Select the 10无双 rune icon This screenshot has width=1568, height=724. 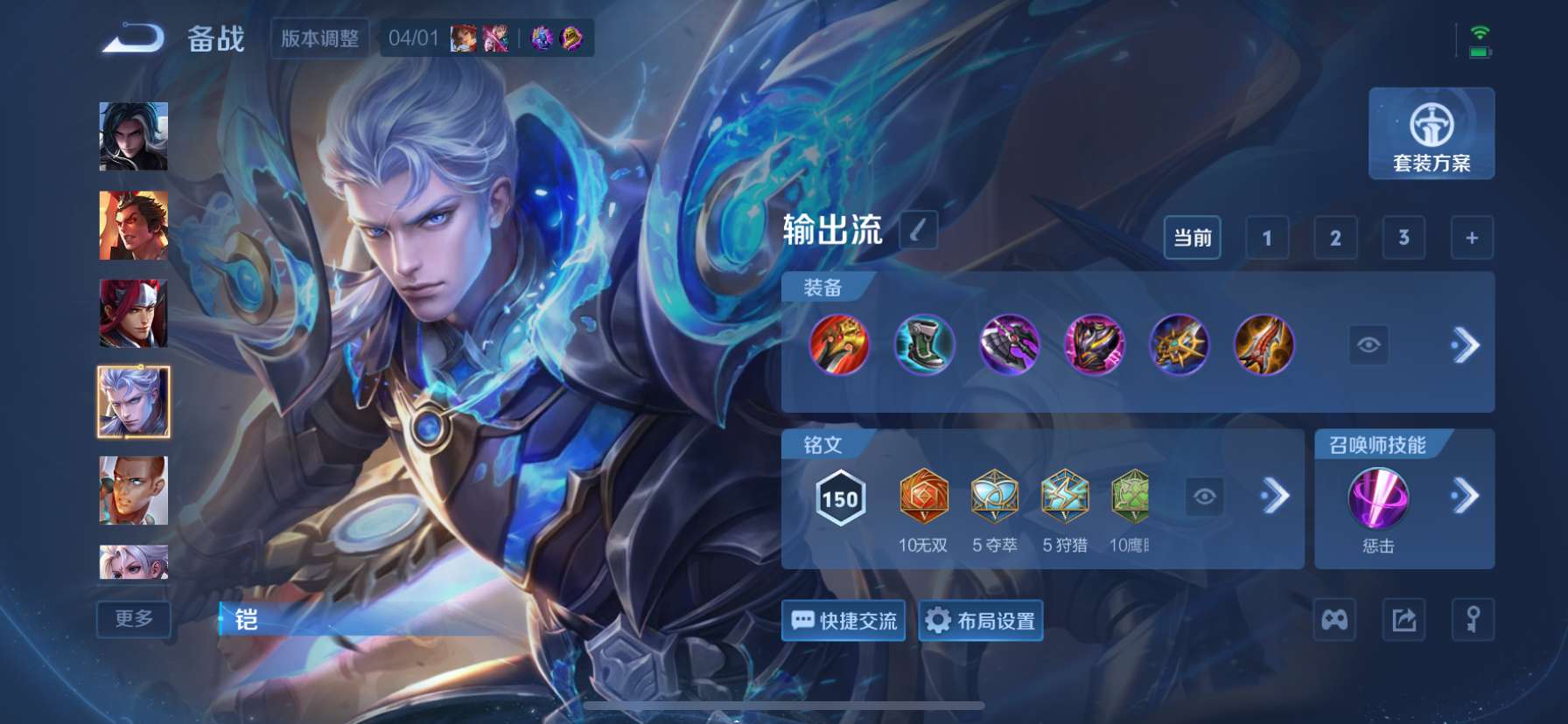tap(922, 497)
